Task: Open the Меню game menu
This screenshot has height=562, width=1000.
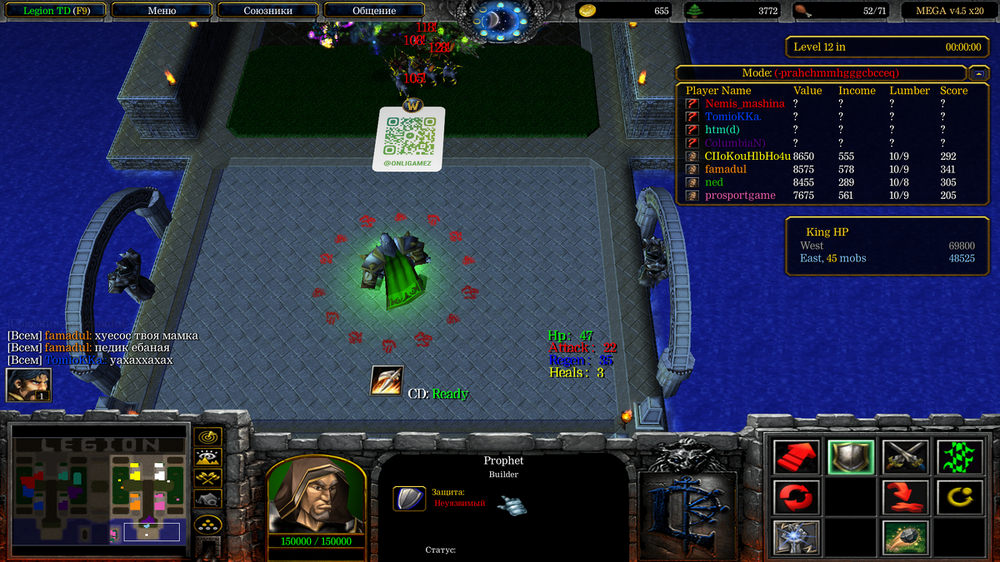Action: tap(161, 11)
